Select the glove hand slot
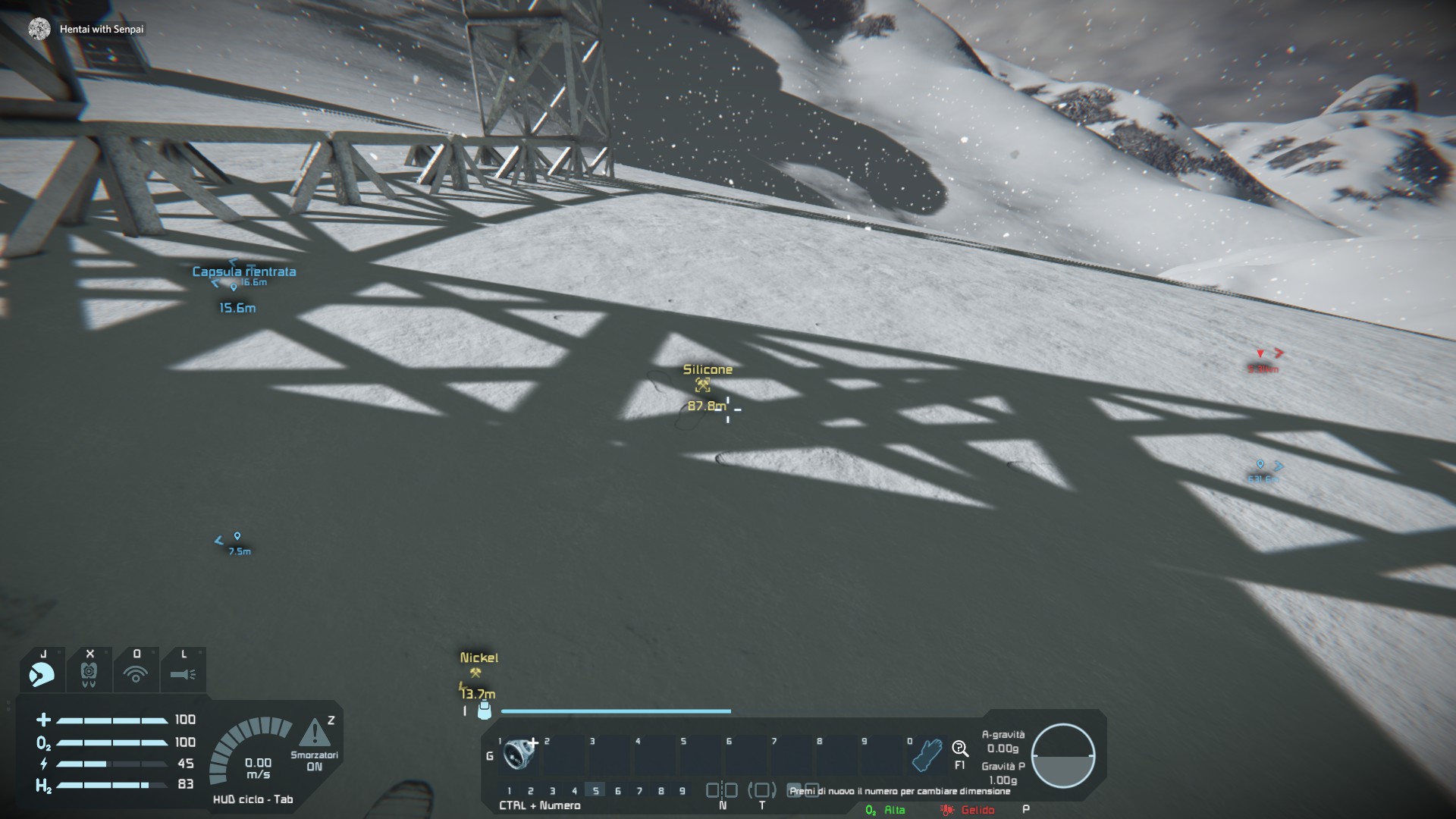The height and width of the screenshot is (819, 1456). pyautogui.click(x=927, y=755)
